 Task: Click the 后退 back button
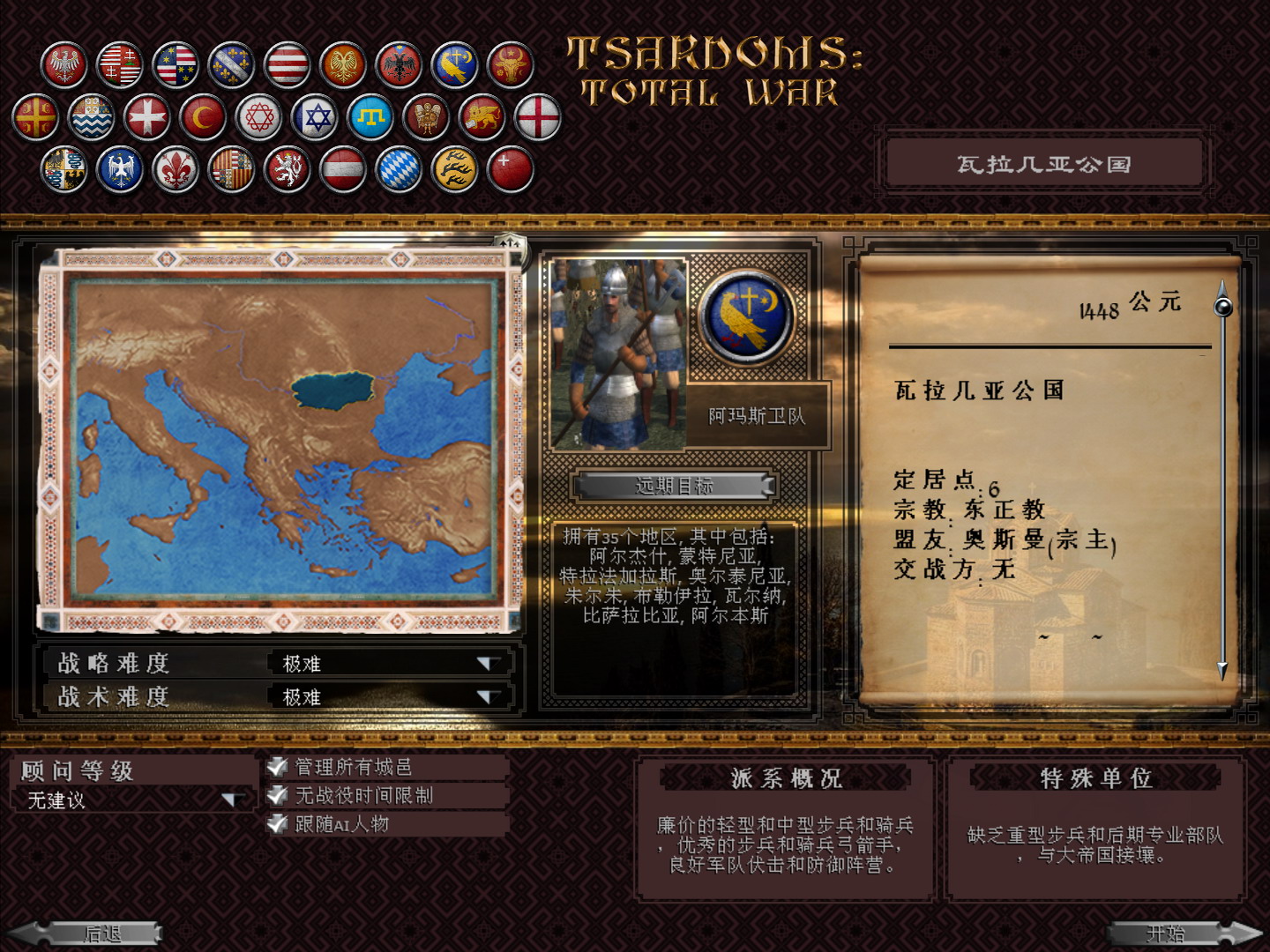point(104,932)
